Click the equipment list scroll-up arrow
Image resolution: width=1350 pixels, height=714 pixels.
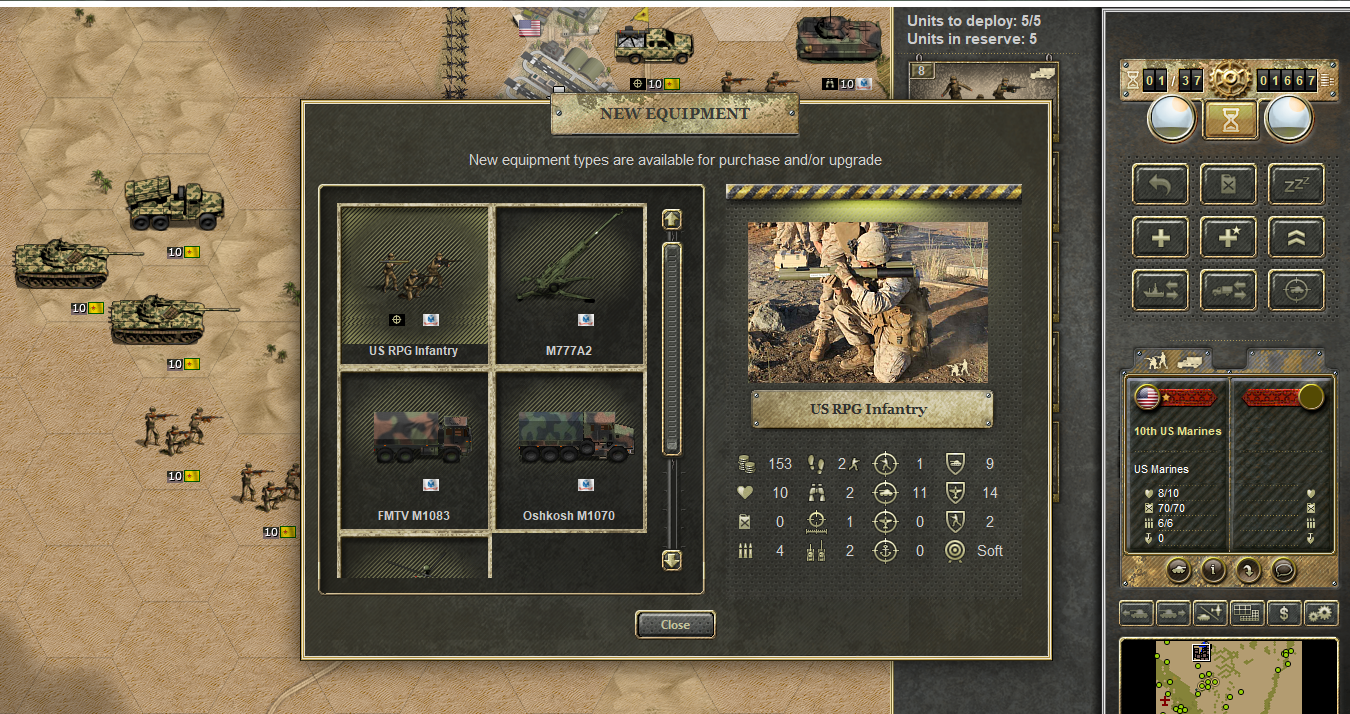click(672, 219)
